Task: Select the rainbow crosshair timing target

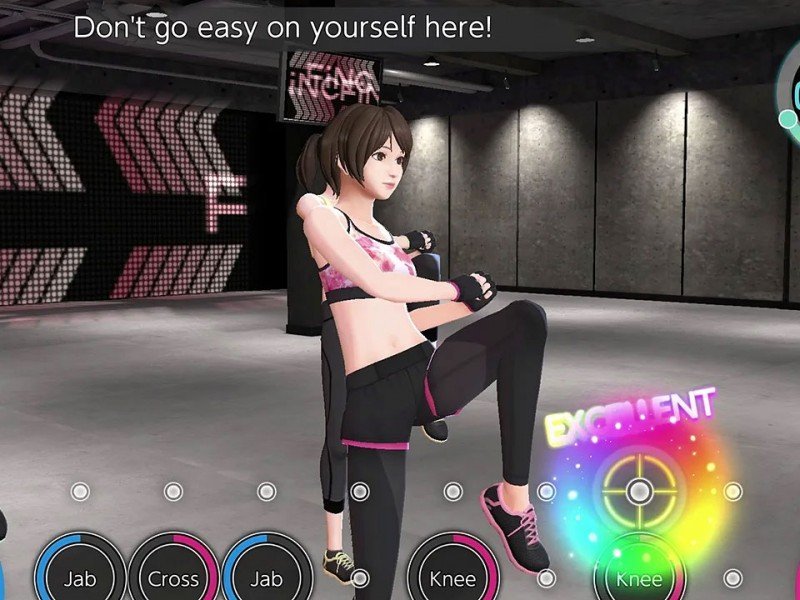Action: tap(639, 491)
